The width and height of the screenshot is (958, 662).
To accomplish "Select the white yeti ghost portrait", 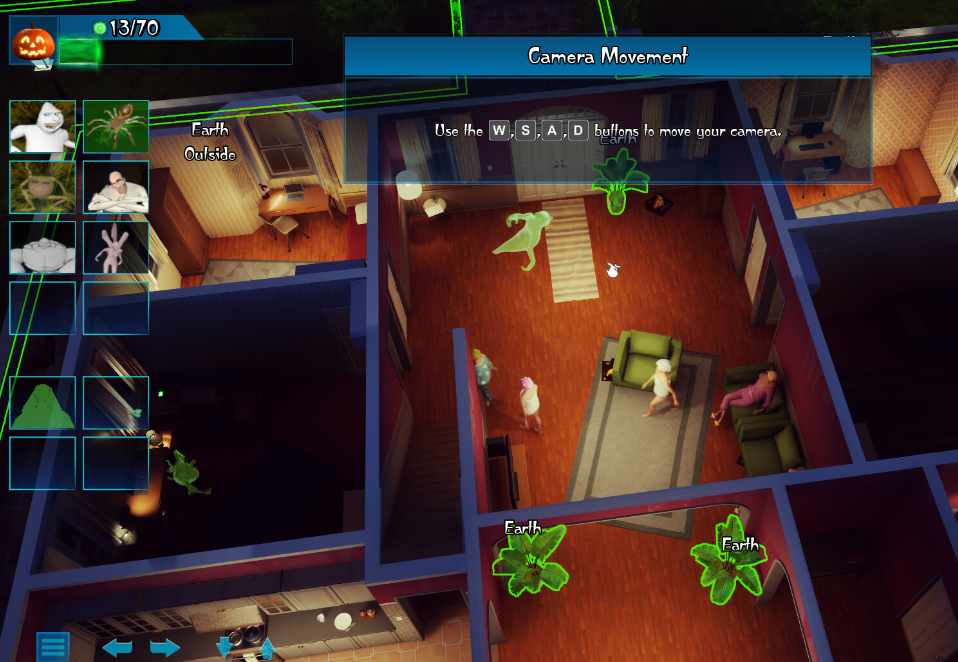I will (42, 127).
